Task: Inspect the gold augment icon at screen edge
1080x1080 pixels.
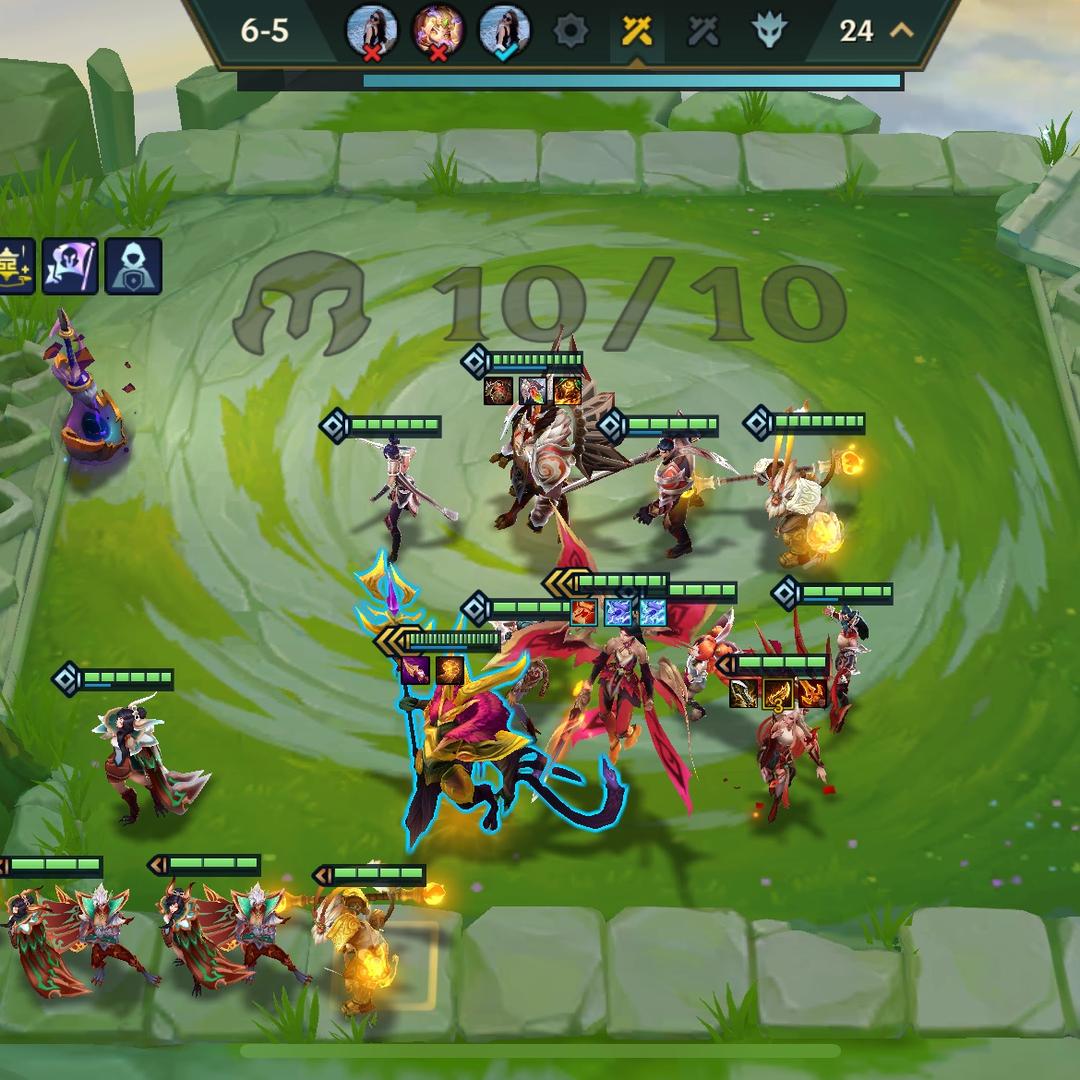Action: pos(16,266)
